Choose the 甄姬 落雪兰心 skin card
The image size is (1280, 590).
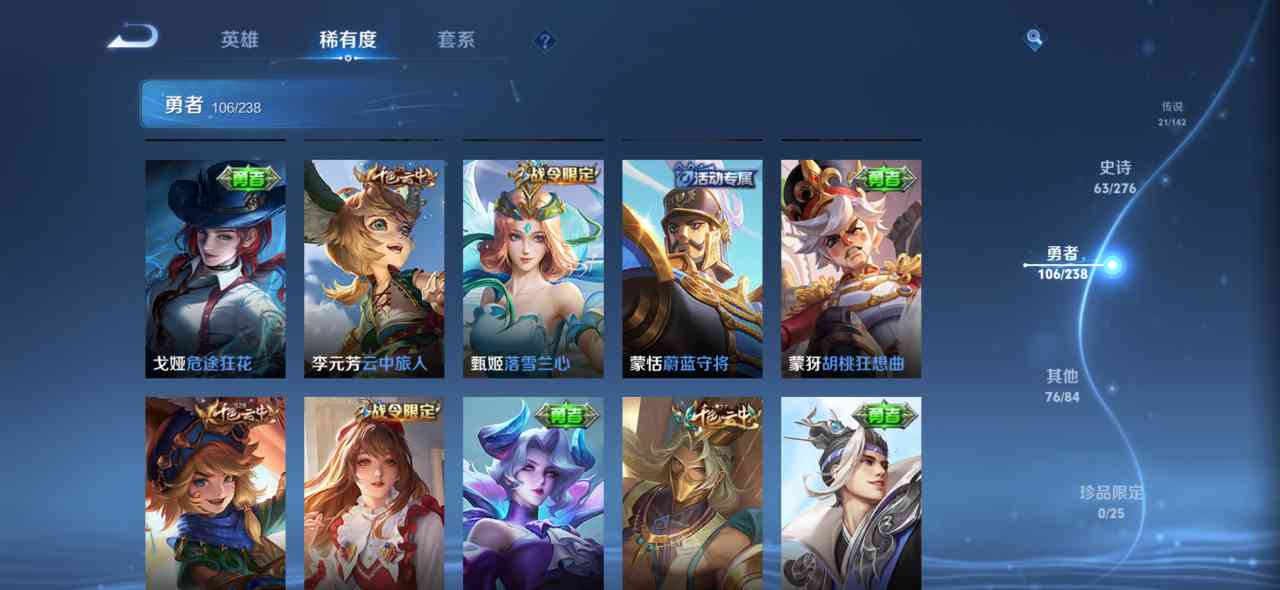tap(533, 268)
